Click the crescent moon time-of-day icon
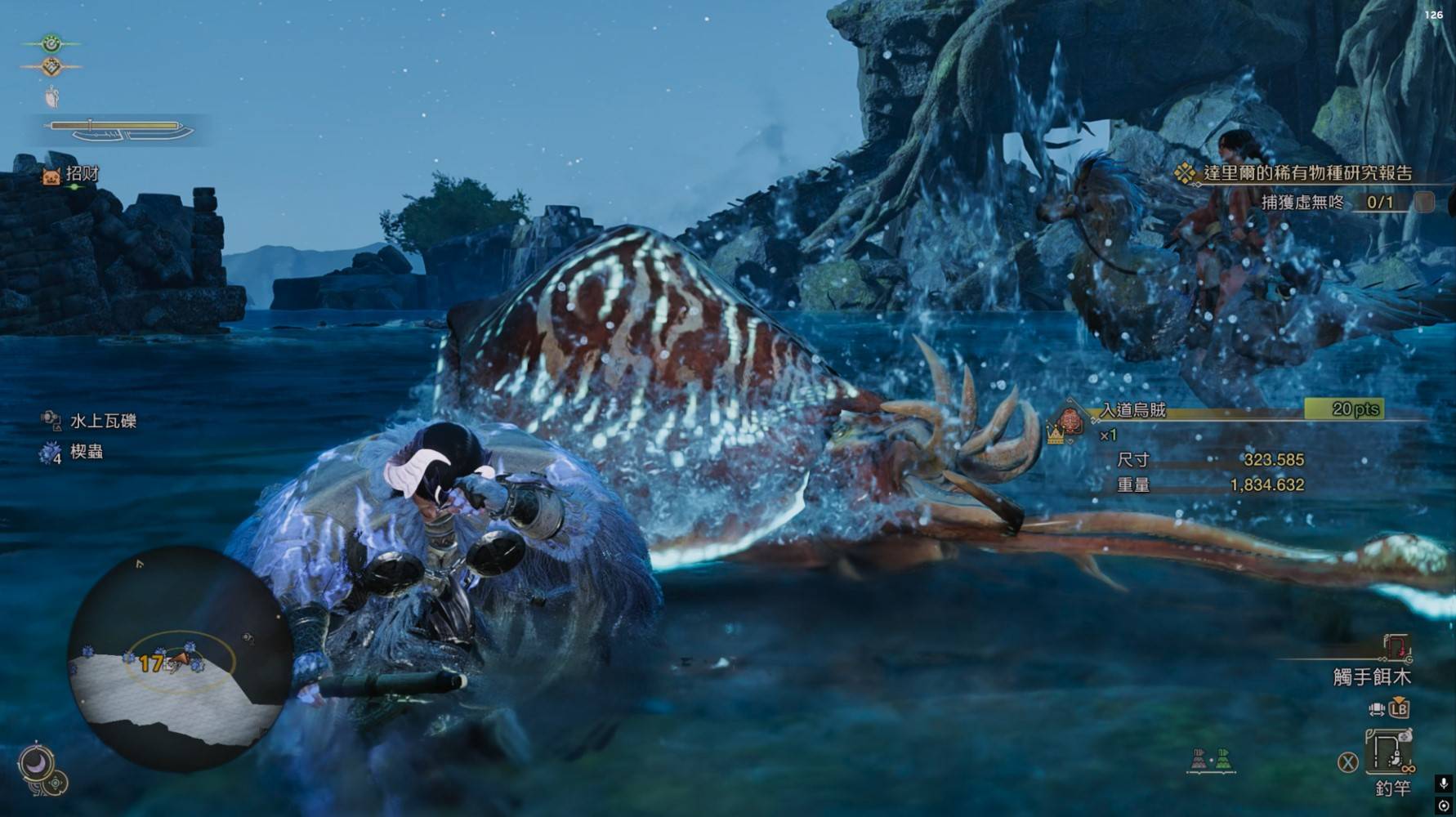The image size is (1456, 817). pos(36,762)
